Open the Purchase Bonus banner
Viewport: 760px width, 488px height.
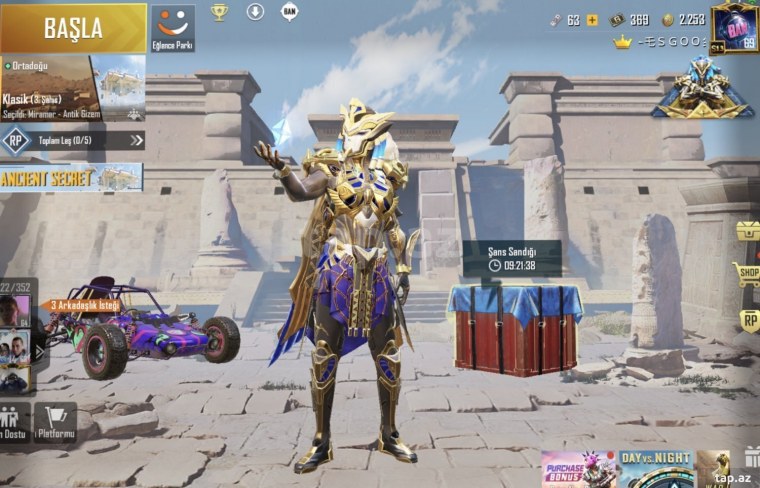pos(577,469)
